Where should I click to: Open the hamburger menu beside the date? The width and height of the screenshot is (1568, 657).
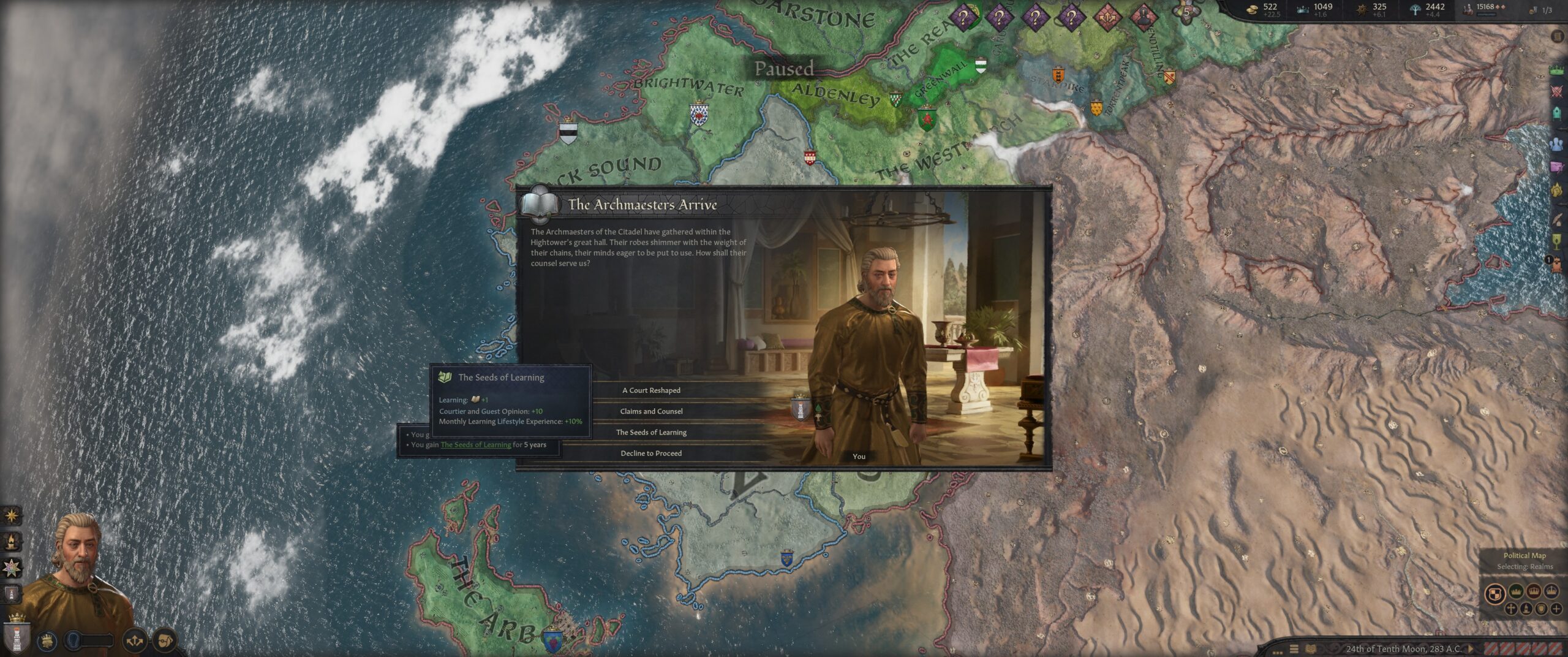point(1294,649)
